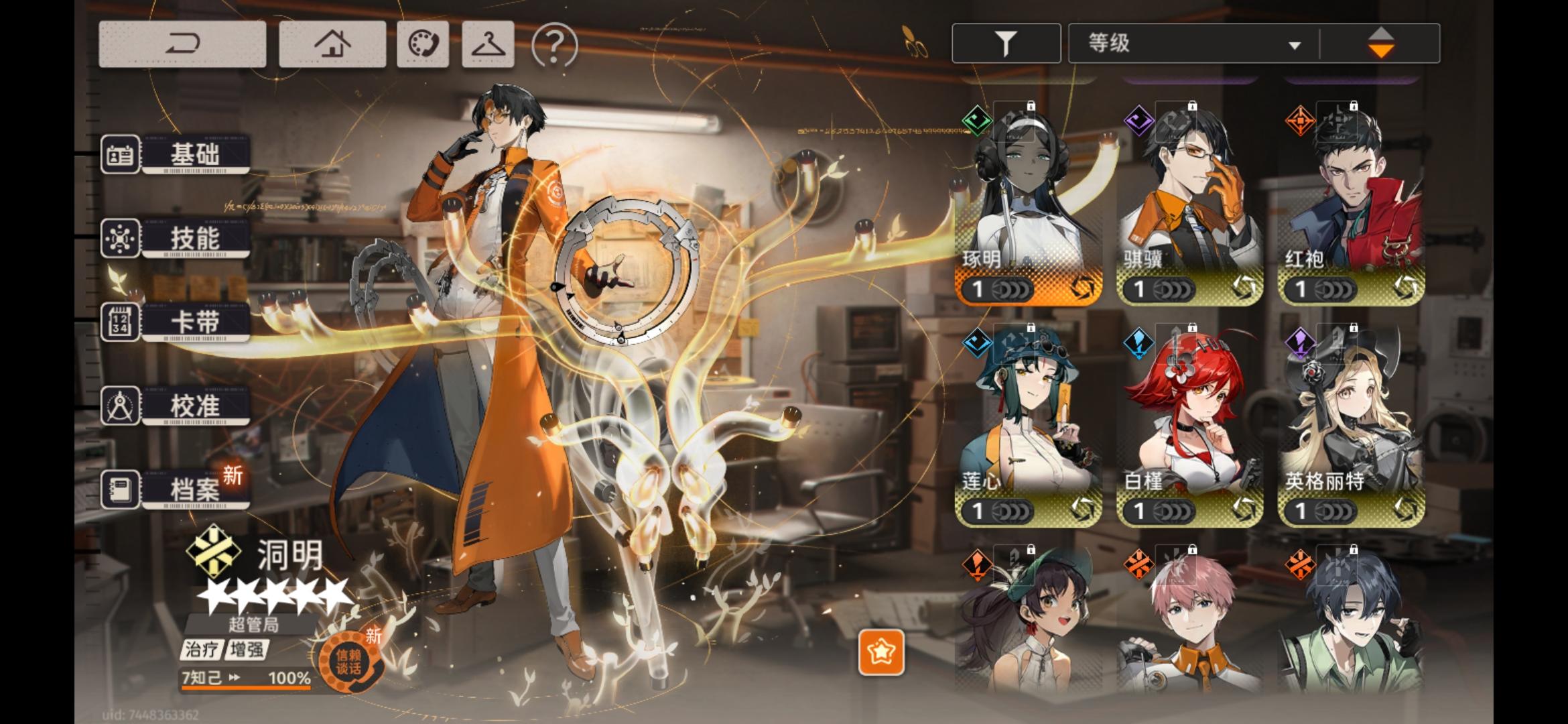The image size is (1568, 724).
Task: Toggle the ascending/descending sort arrows
Action: click(x=1382, y=42)
